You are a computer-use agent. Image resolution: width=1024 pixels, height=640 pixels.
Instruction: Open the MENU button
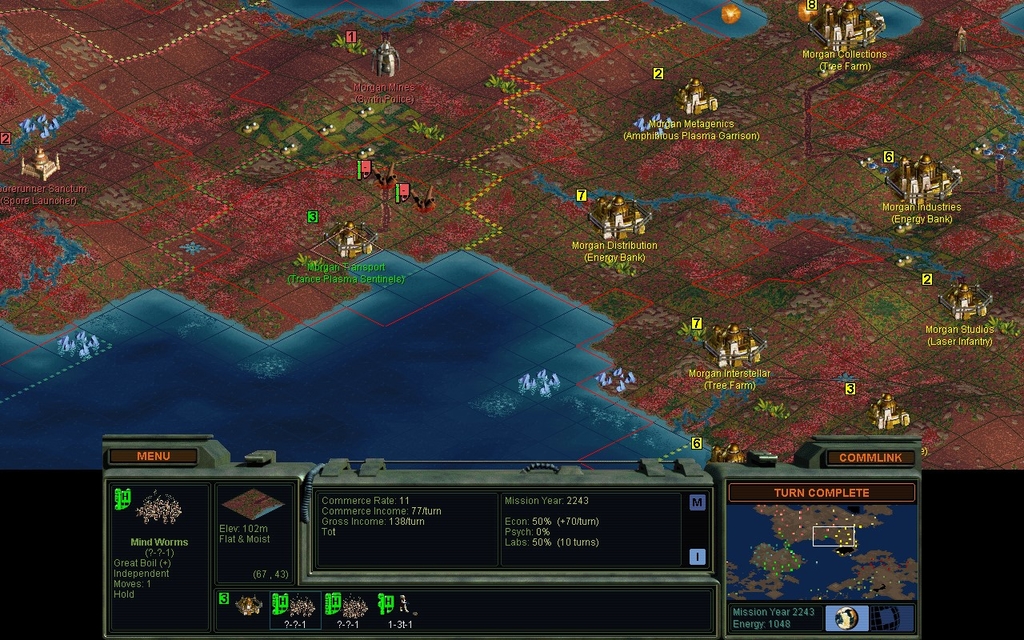click(153, 456)
